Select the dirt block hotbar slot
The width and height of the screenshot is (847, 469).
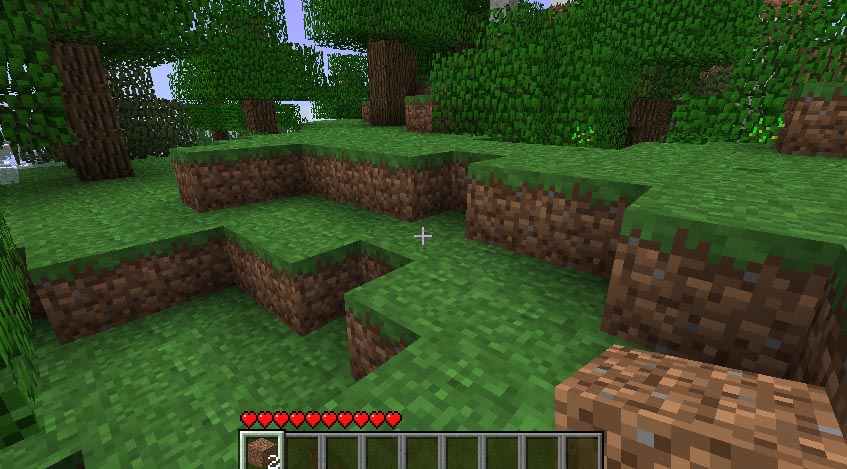point(263,451)
